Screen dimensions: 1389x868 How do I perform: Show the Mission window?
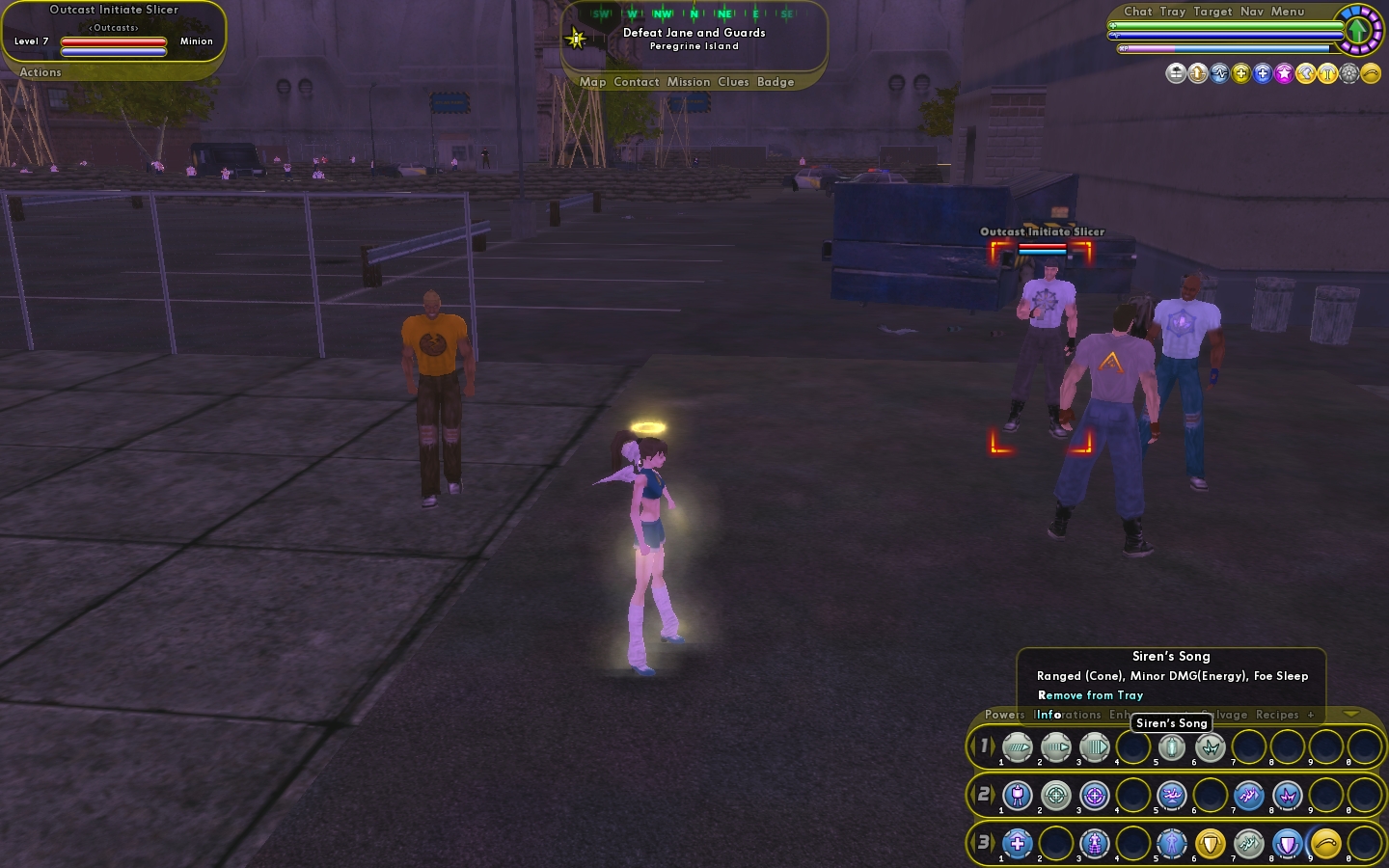pyautogui.click(x=689, y=82)
